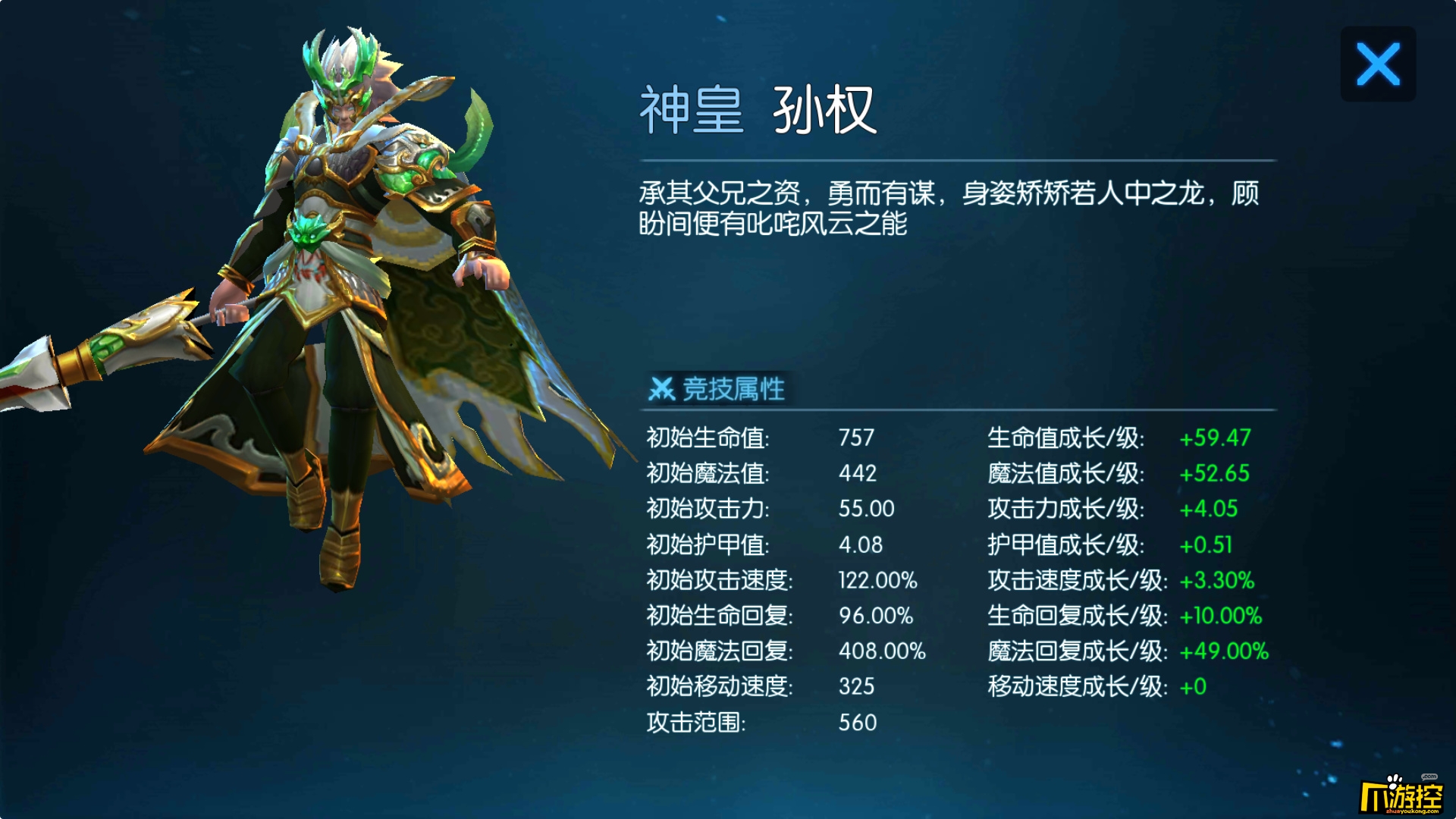Screen dimensions: 1456x819
Task: Click the crossed swords icon beside 竞技属性
Action: point(664,389)
